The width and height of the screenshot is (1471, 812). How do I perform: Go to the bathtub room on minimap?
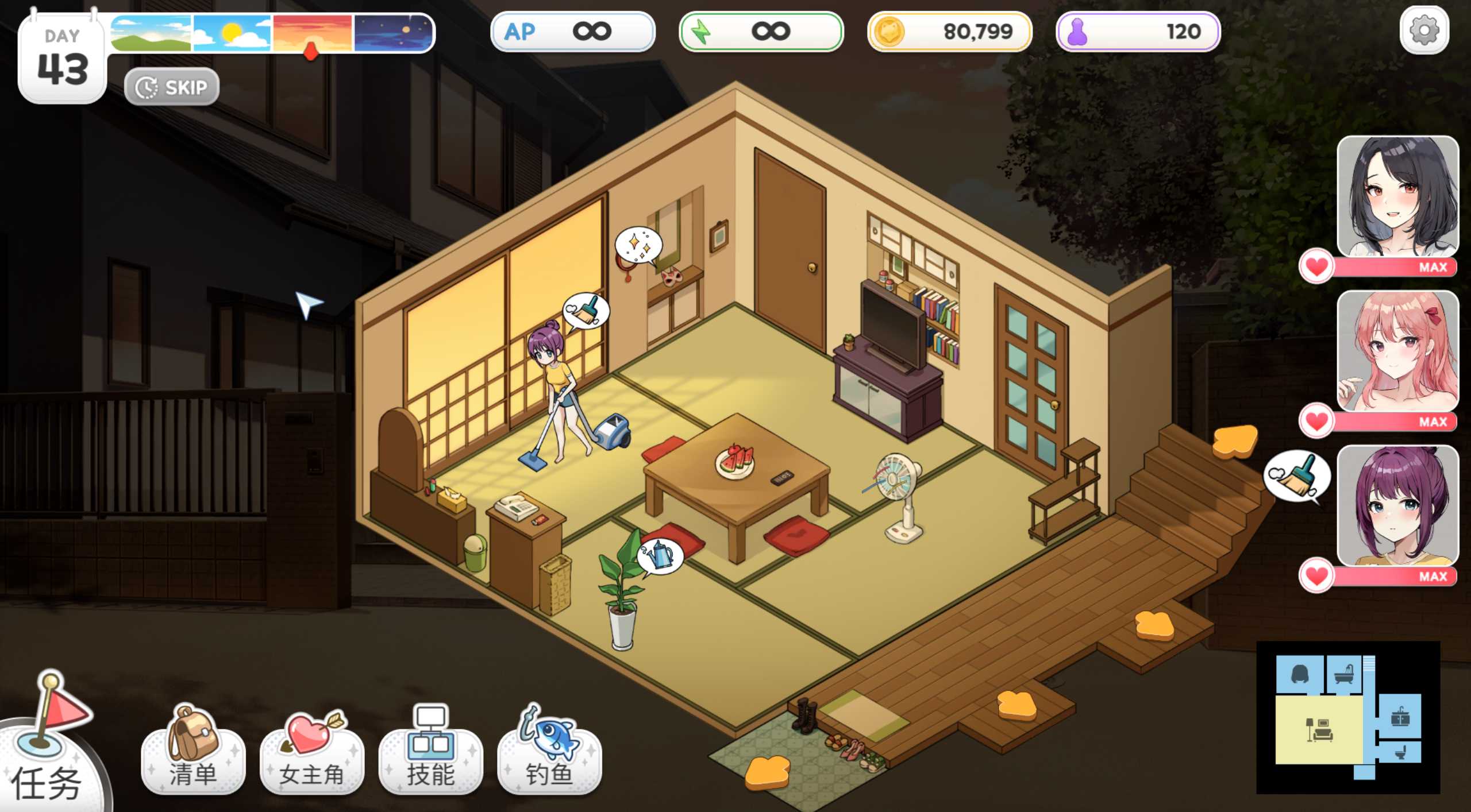1343,674
